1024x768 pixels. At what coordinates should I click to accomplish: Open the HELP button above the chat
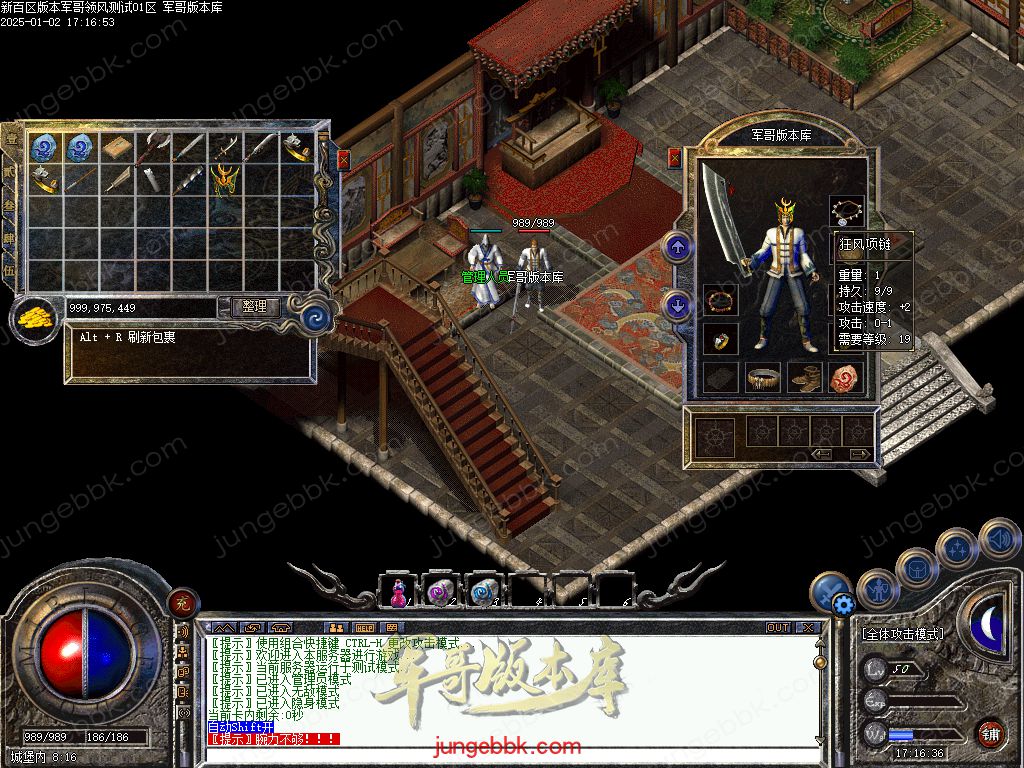[364, 628]
